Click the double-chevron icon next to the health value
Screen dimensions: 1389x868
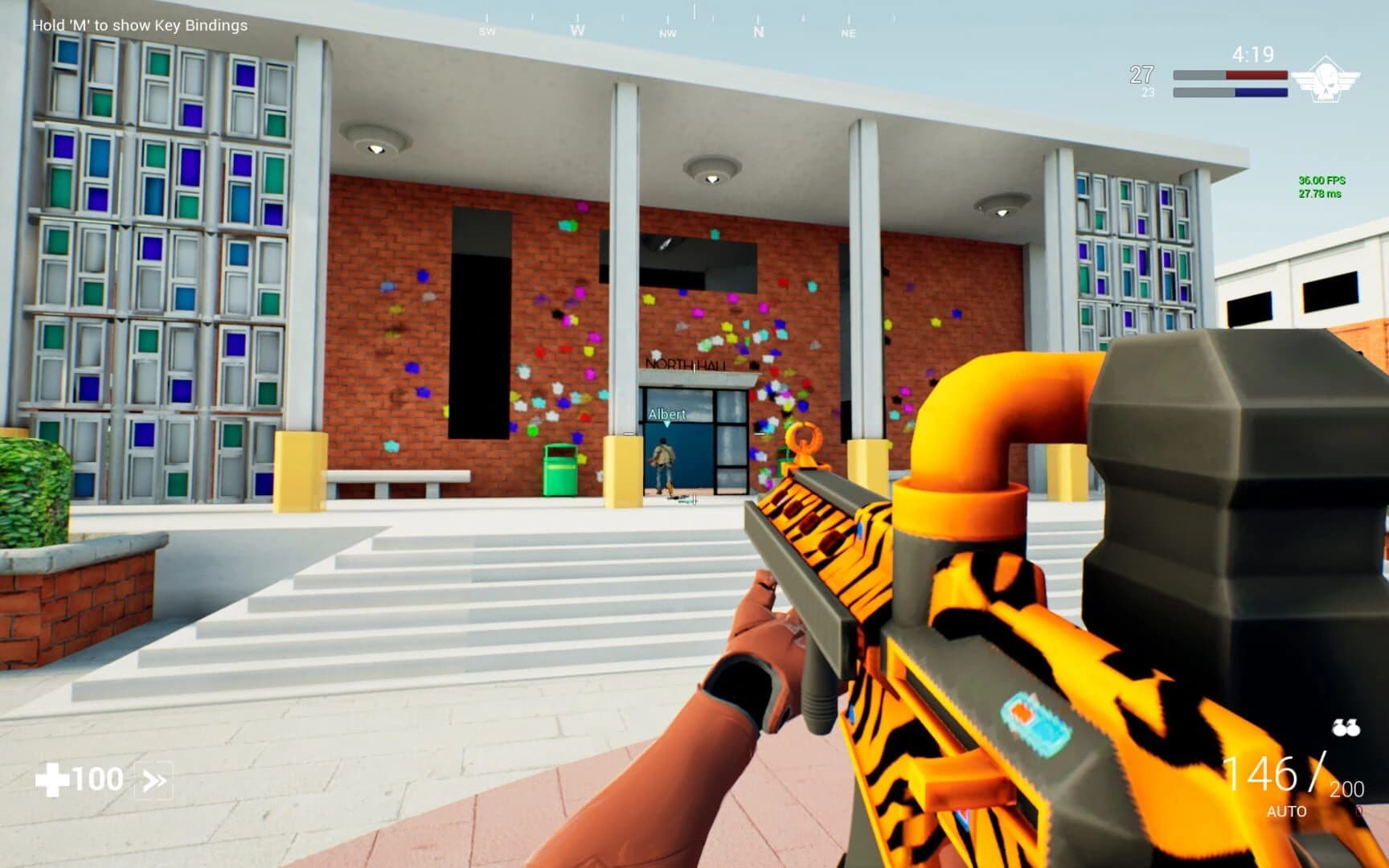155,779
